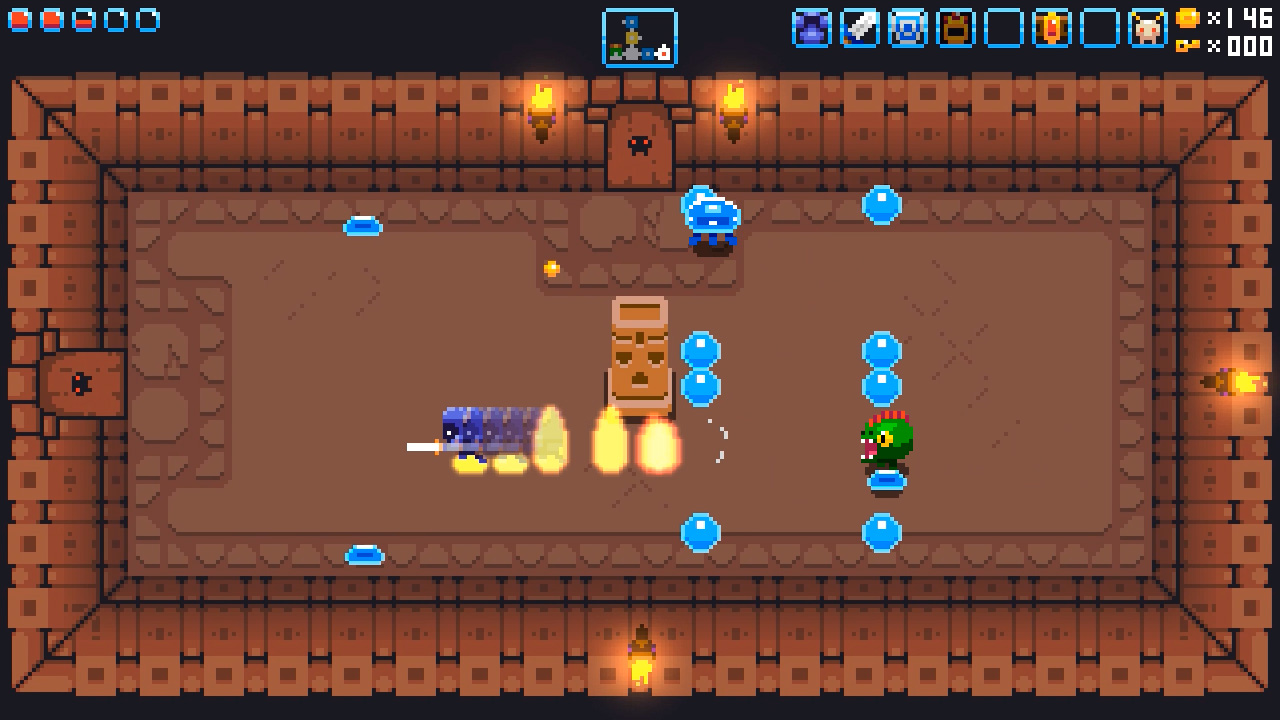The width and height of the screenshot is (1280, 720).
Task: Click the first full heart container
Action: 18,19
